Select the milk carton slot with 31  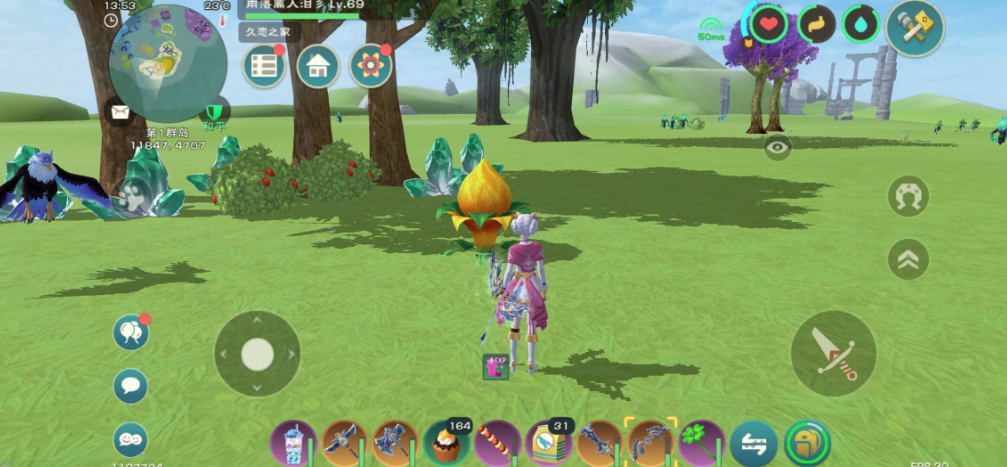pos(548,442)
